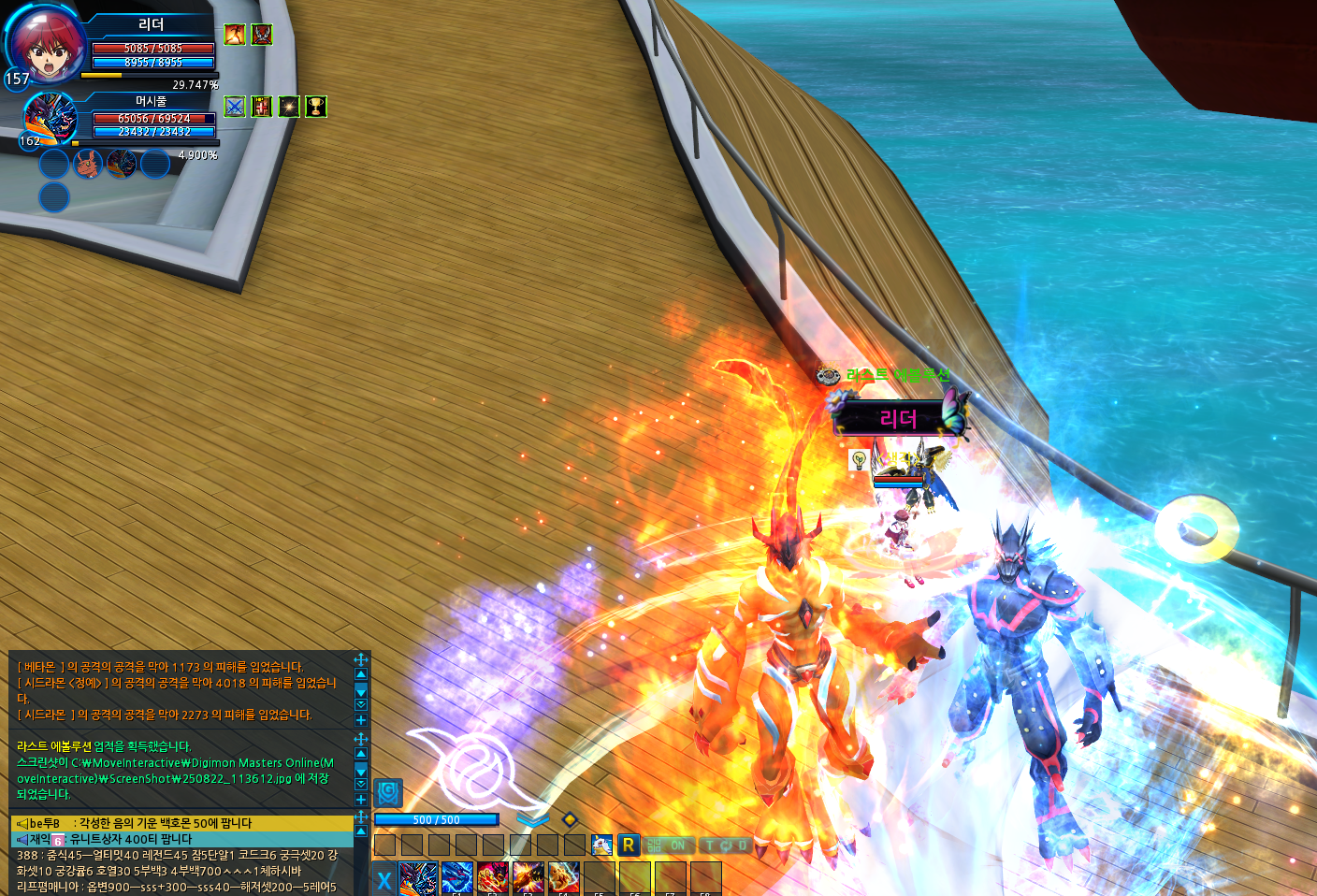
Task: Open the running figure buff icon
Action: click(235, 35)
